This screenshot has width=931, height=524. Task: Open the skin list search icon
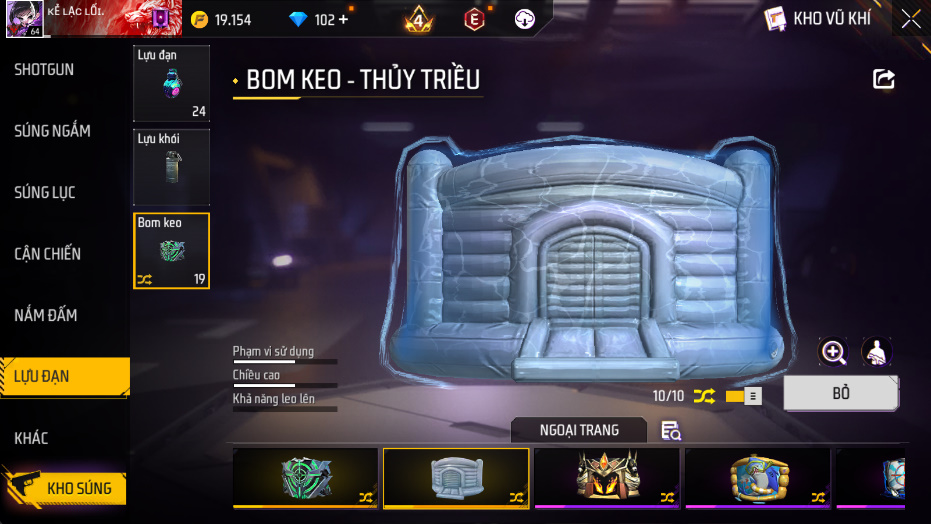coord(671,431)
